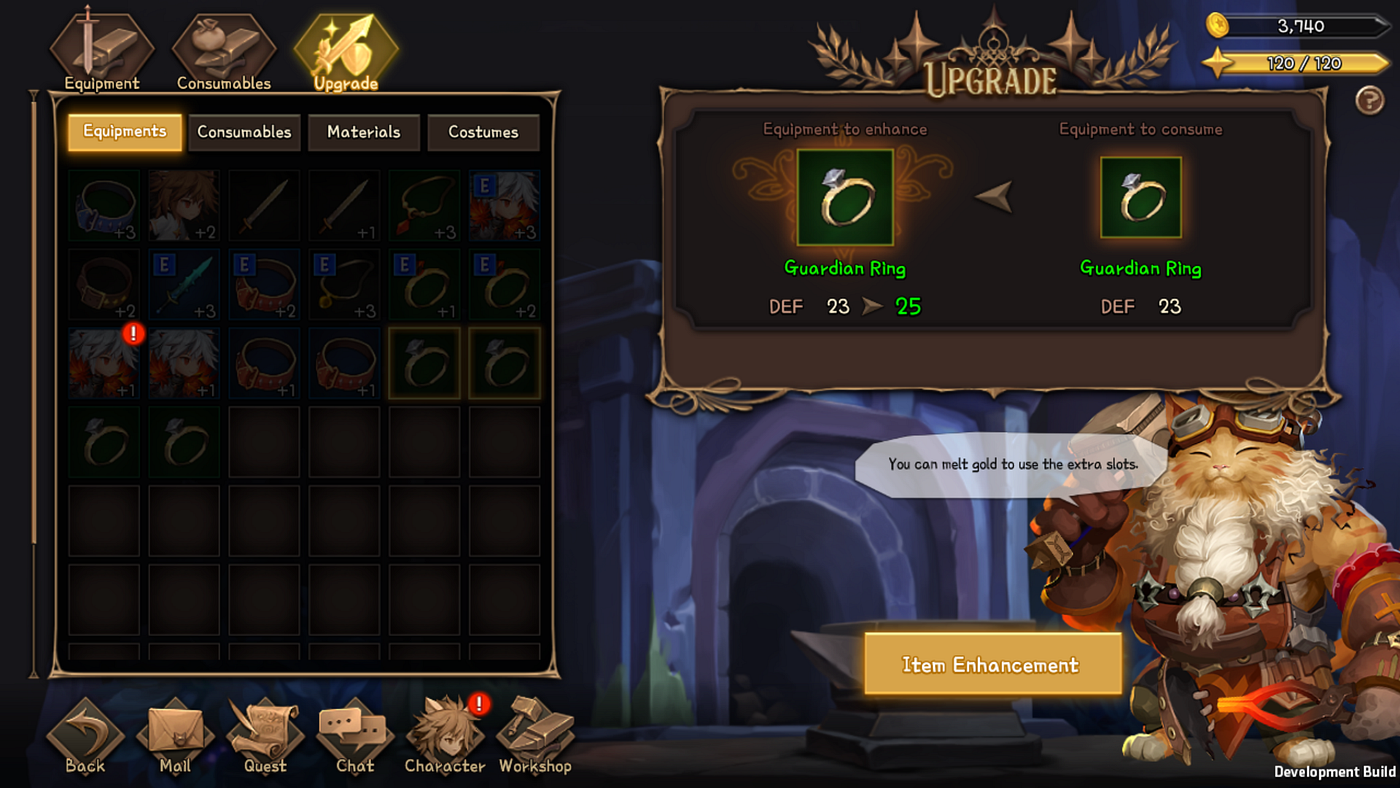Choose the teal dagger +3 equipment
1400x788 pixels.
[184, 284]
